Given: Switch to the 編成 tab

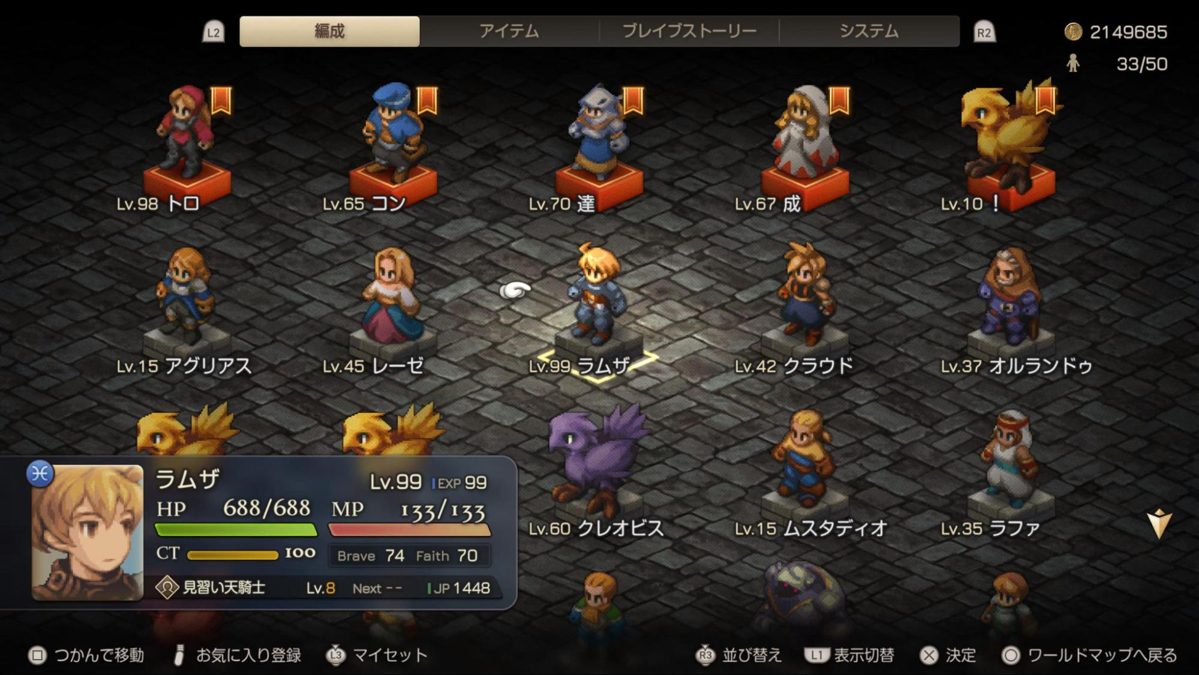Looking at the screenshot, I should [x=329, y=31].
